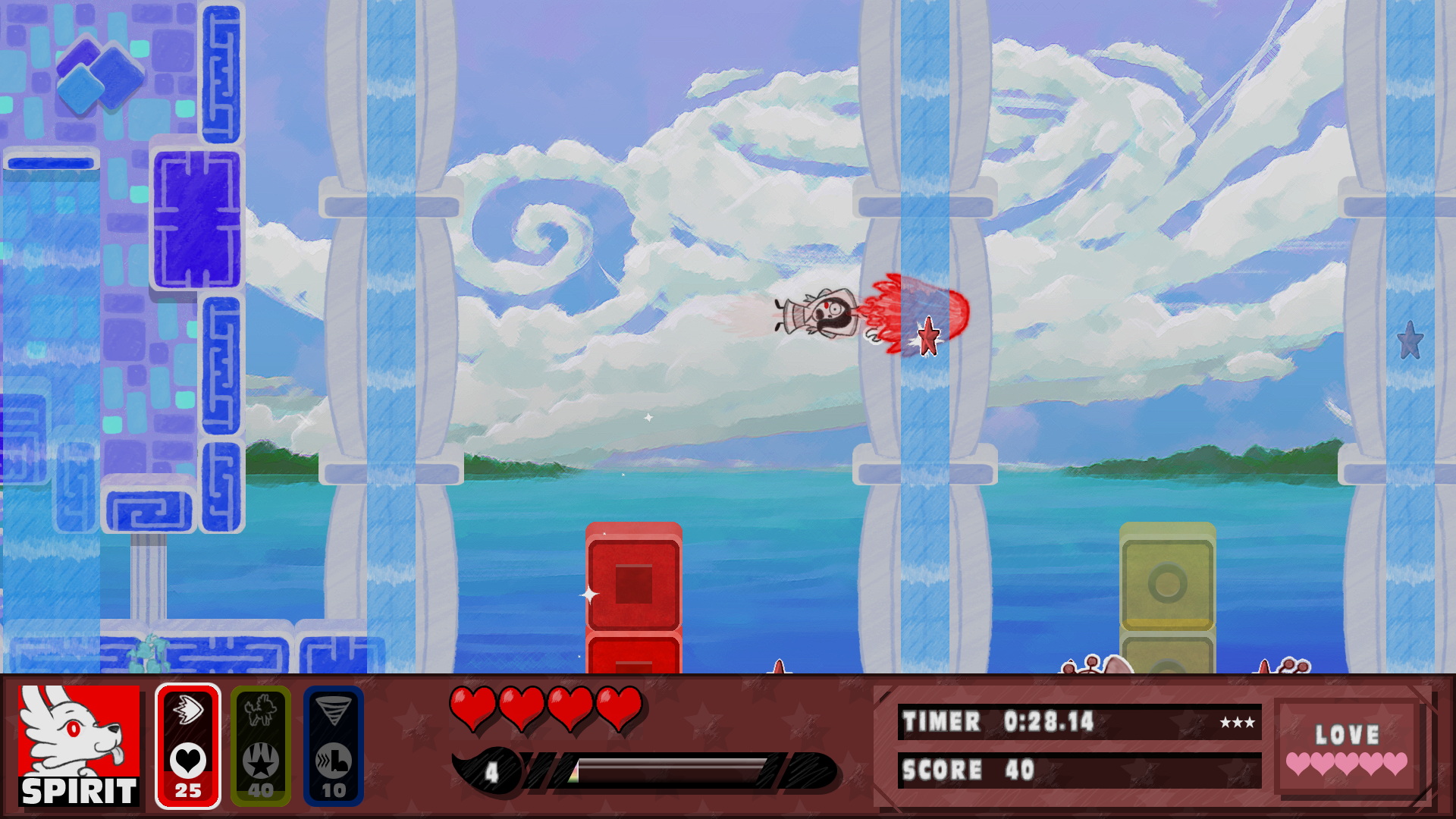This screenshot has height=819, width=1456.
Task: Select the blue tornado power card
Action: (334, 747)
